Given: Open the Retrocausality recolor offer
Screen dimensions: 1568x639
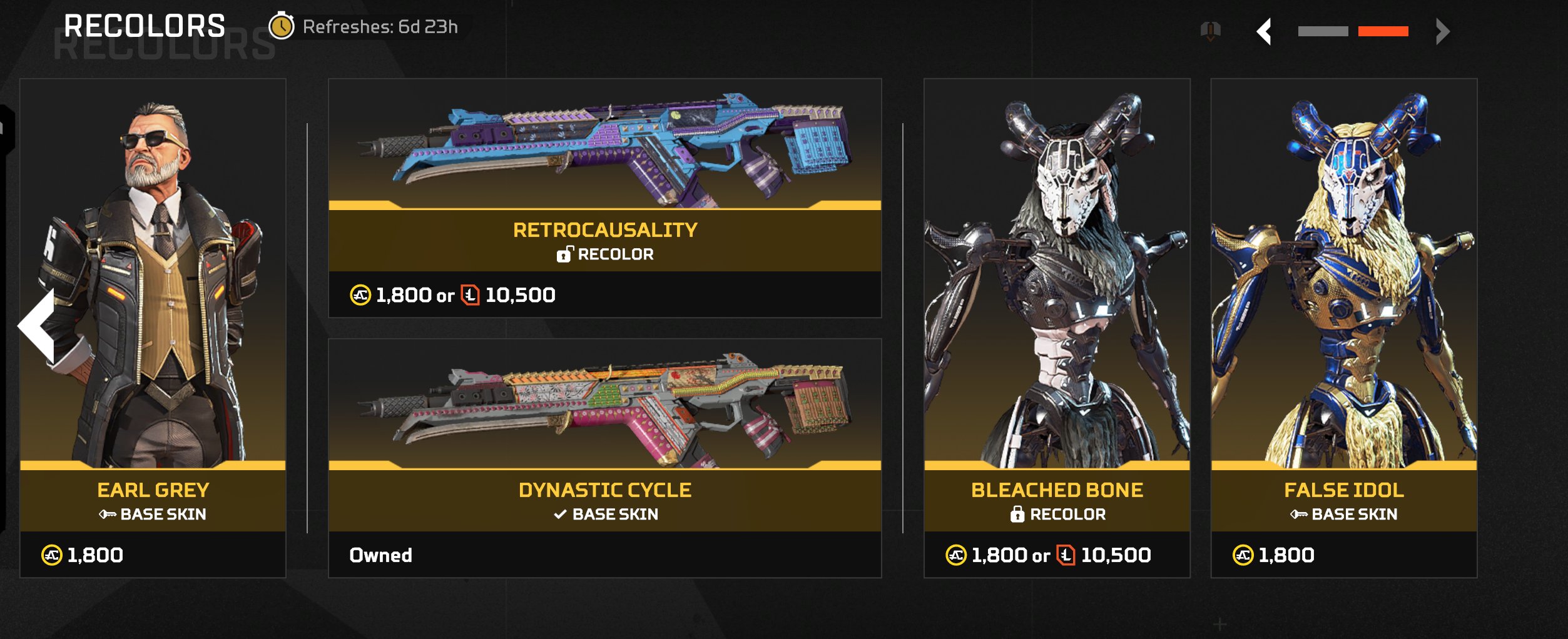Looking at the screenshot, I should coord(604,198).
